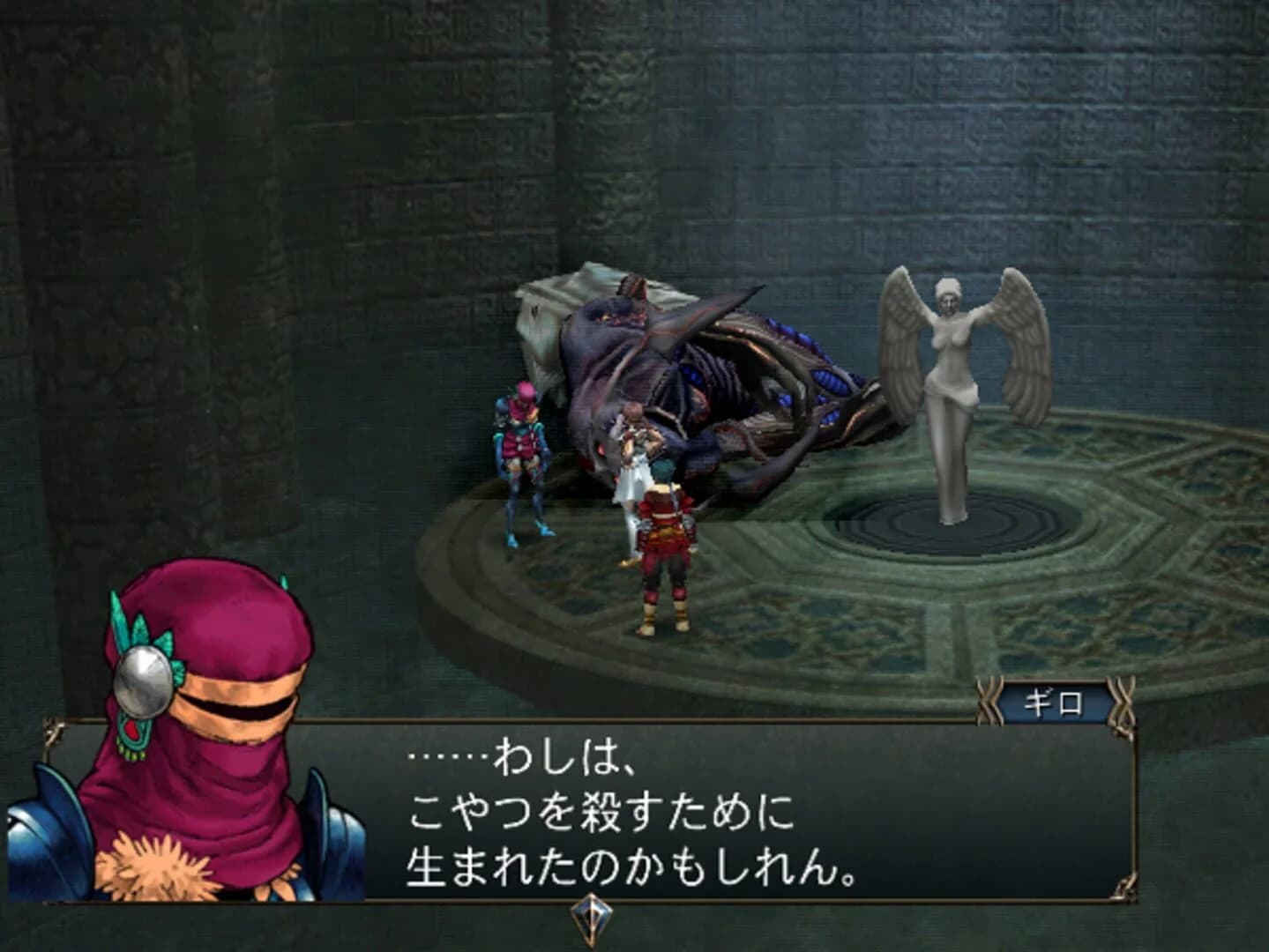
Task: Click the white-robed character beside the beast
Action: (x=631, y=476)
